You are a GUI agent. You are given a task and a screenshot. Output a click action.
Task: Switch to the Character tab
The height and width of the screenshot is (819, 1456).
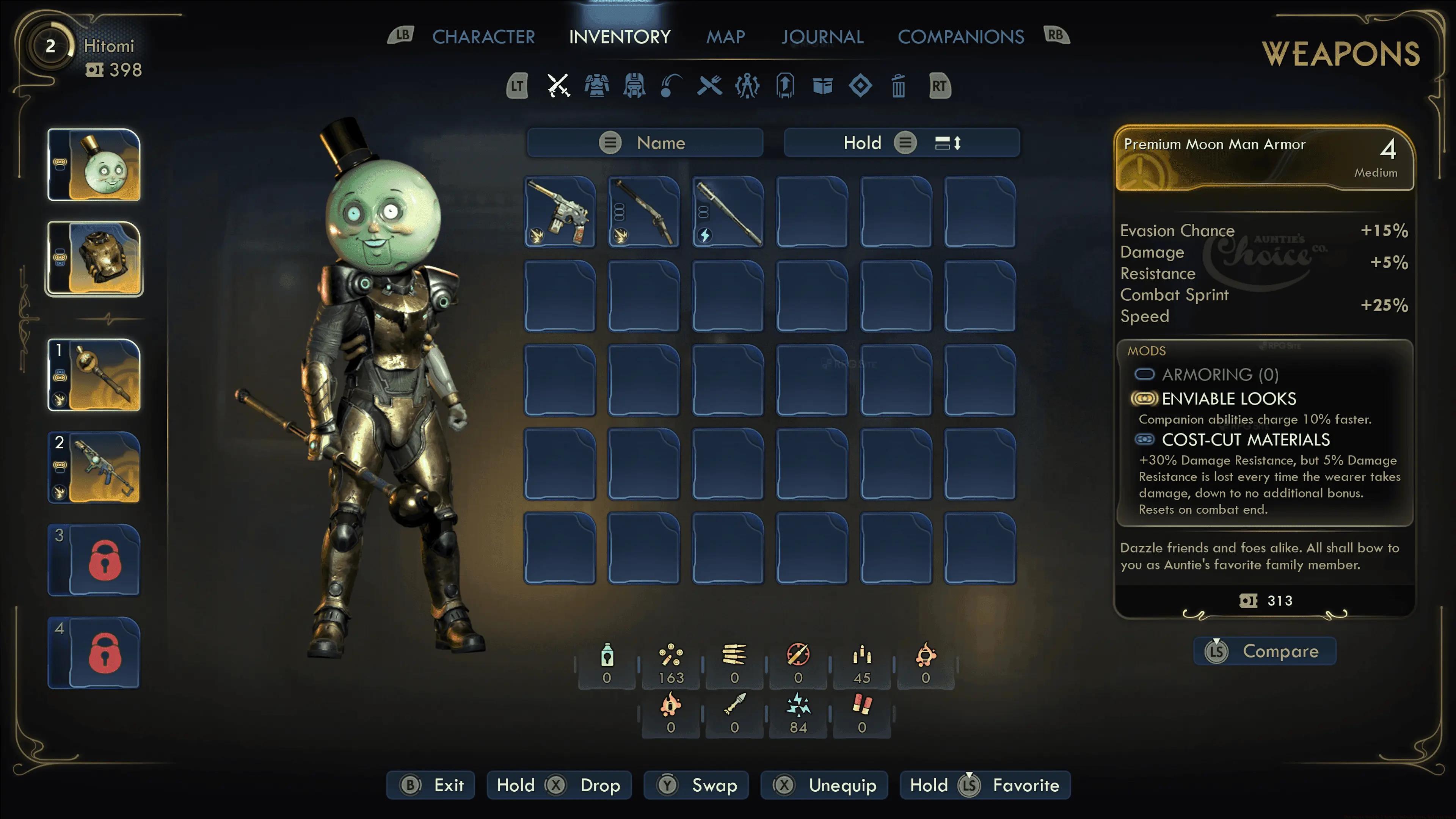483,37
